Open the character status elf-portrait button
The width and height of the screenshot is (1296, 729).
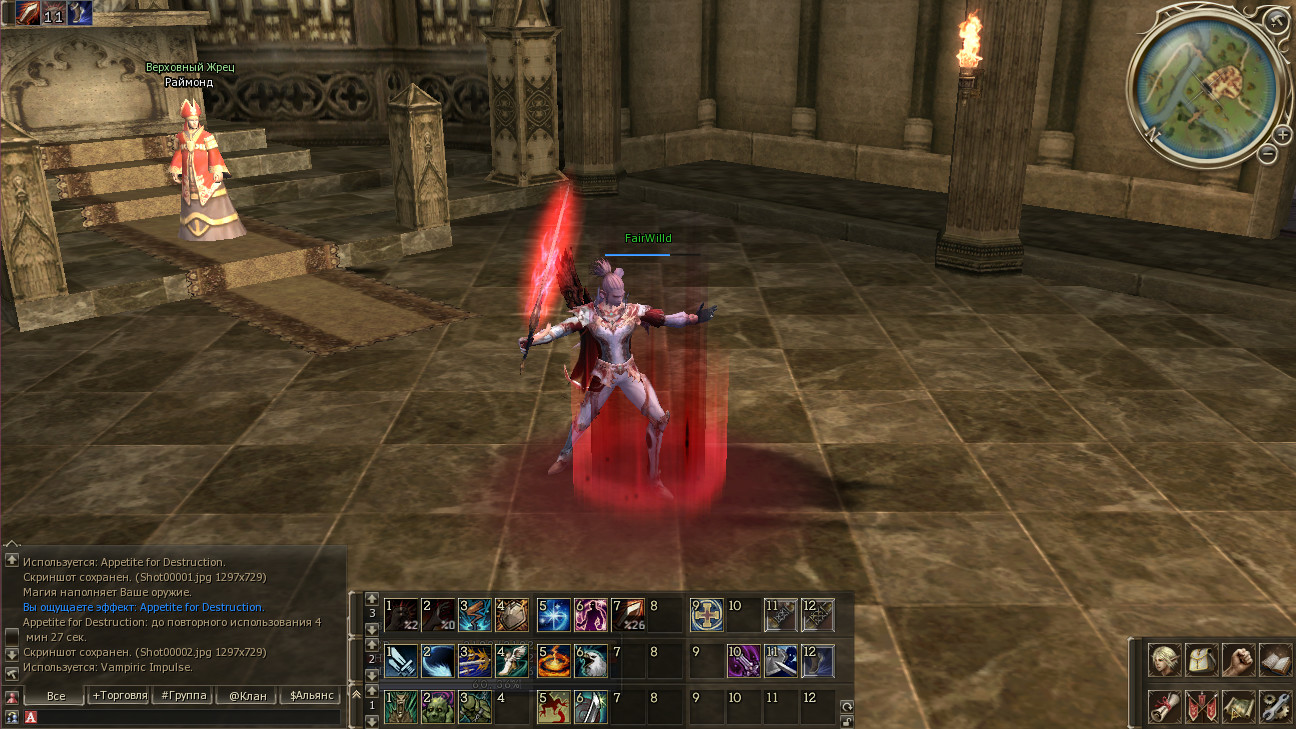click(1164, 660)
